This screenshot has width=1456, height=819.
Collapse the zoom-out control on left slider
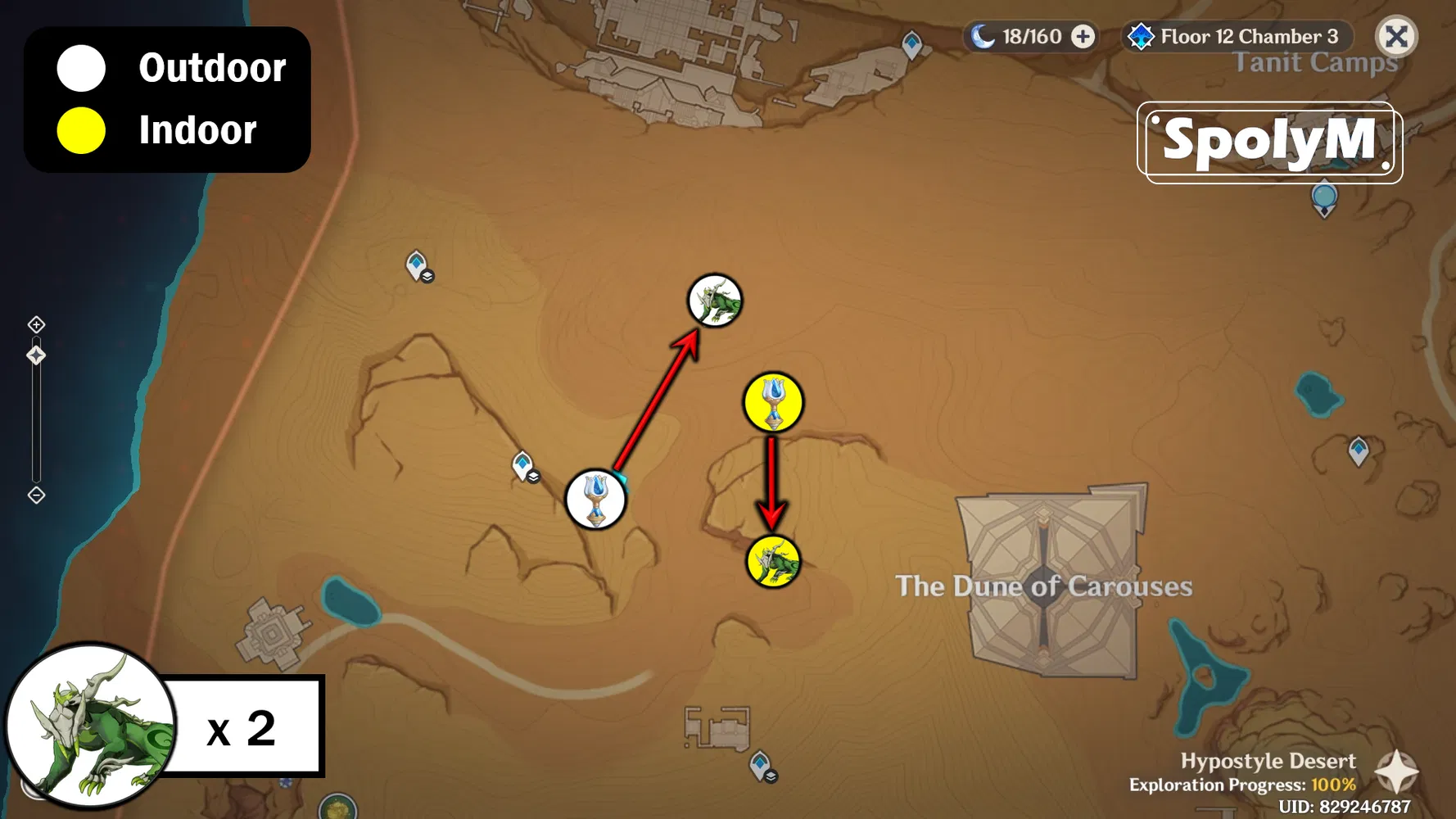tap(36, 495)
